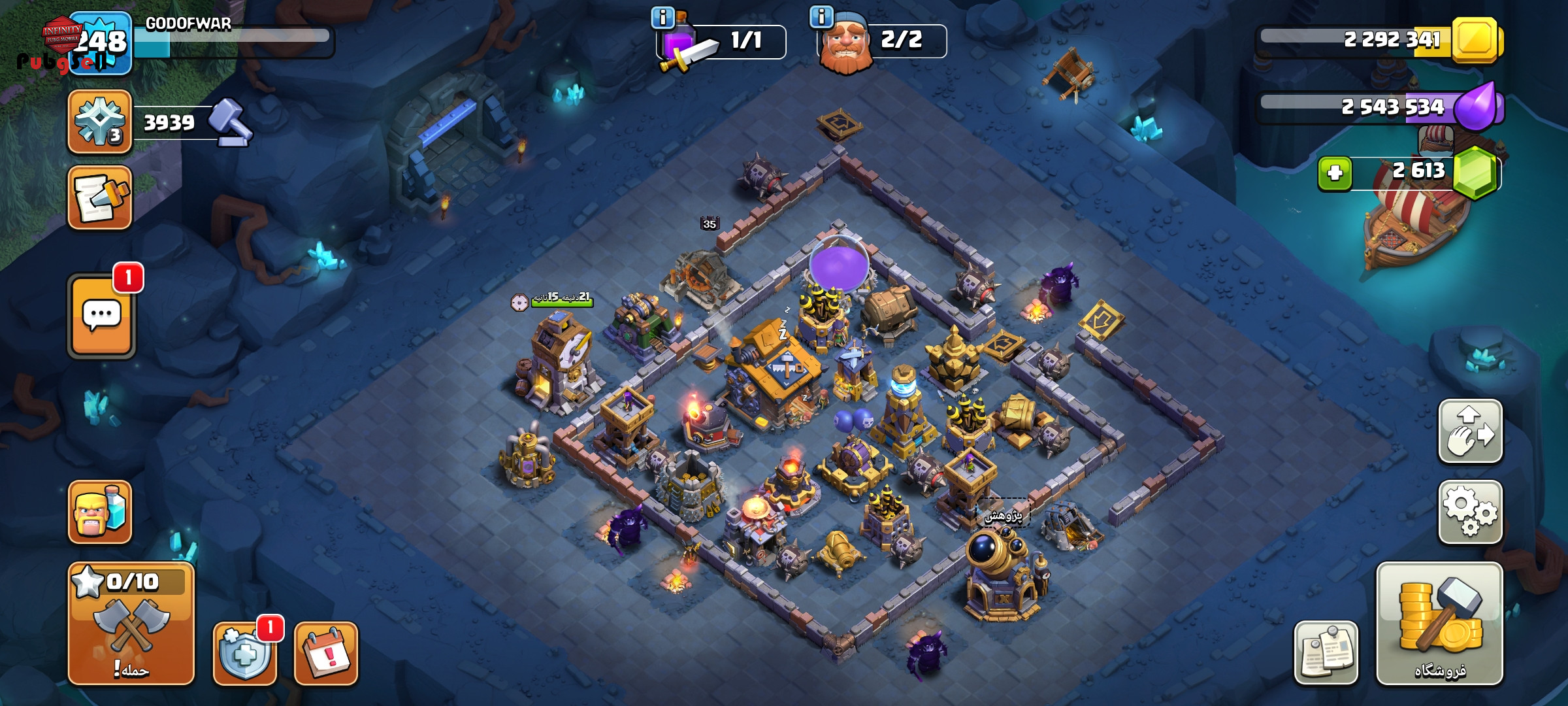Activate the layout edit hand button
The height and width of the screenshot is (706, 1568).
pyautogui.click(x=1470, y=431)
